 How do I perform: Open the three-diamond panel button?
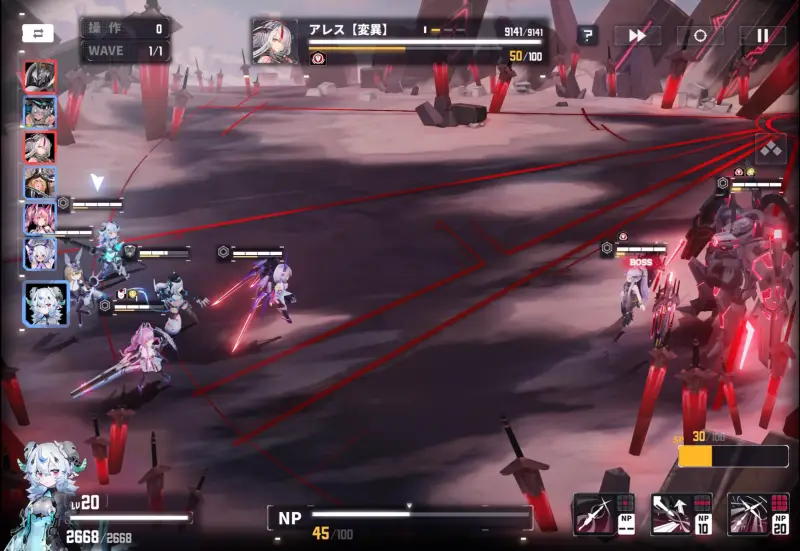pyautogui.click(x=771, y=150)
